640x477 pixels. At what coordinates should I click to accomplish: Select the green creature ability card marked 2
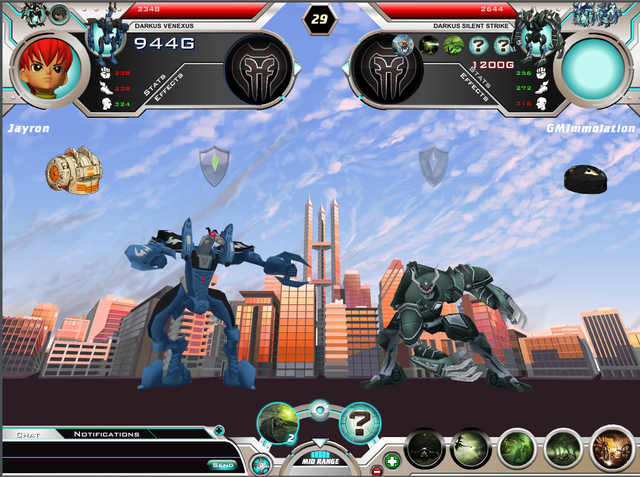pyautogui.click(x=276, y=423)
